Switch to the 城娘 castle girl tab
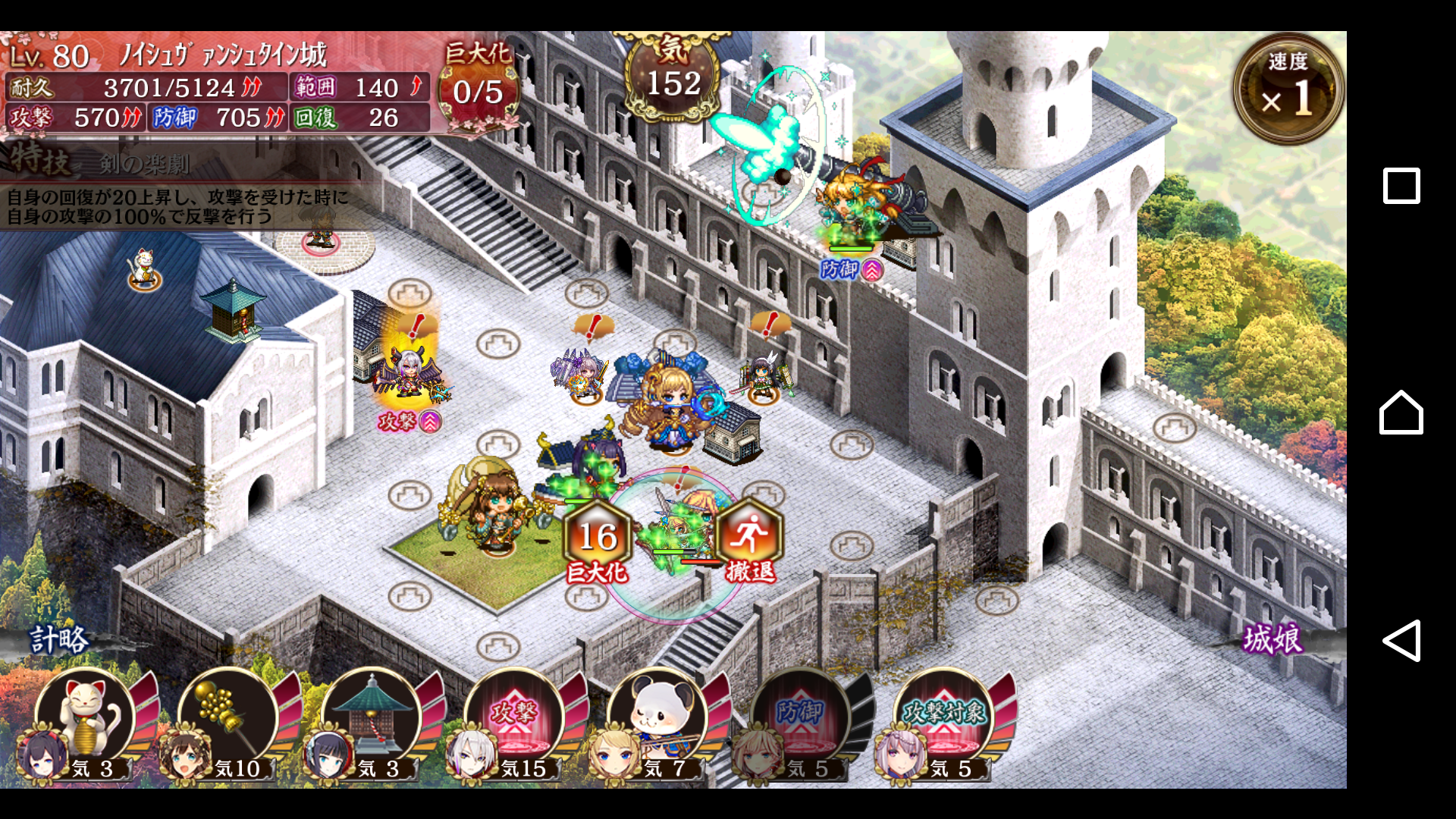This screenshot has height=819, width=1456. click(x=1272, y=639)
